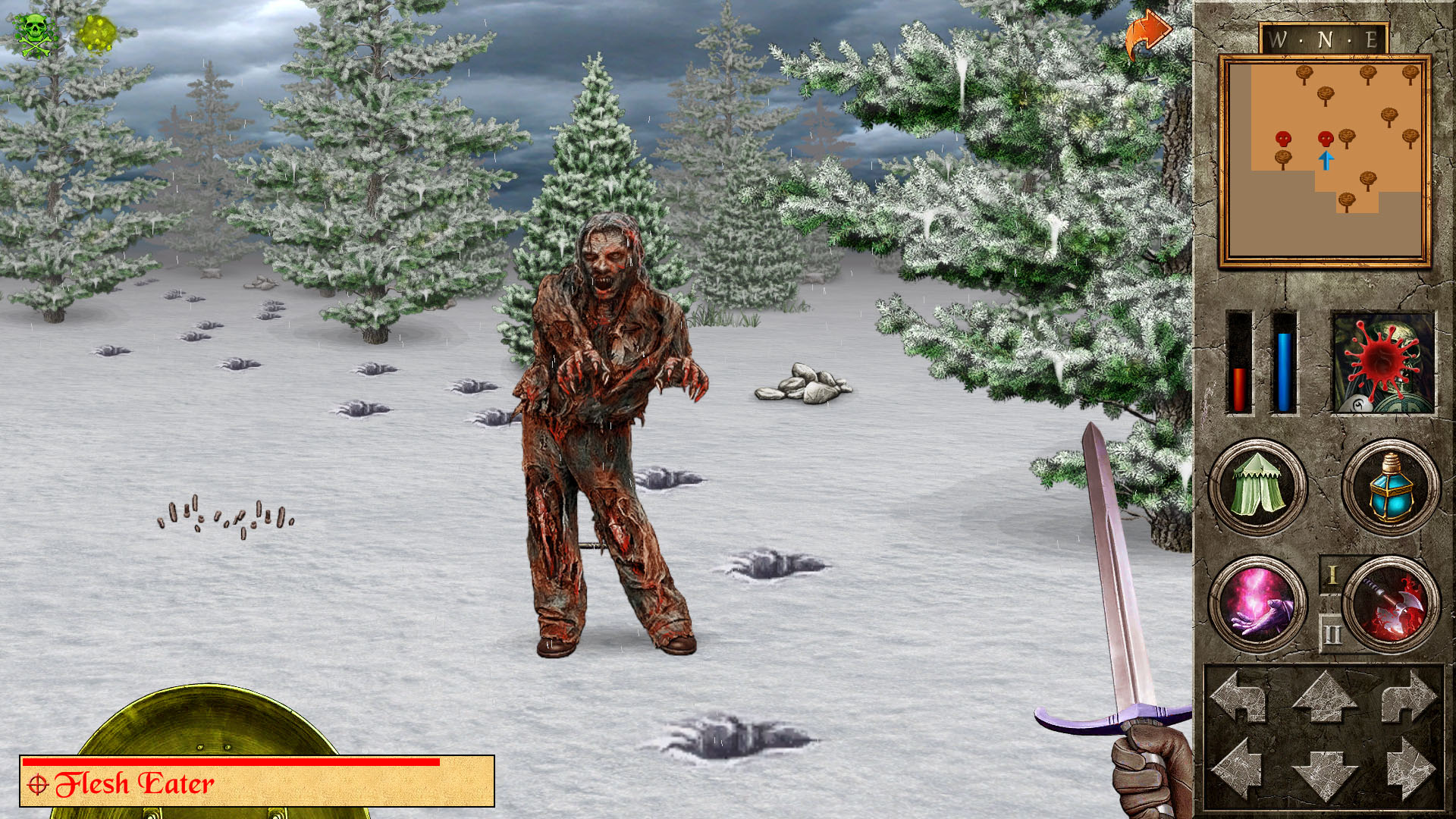
Task: Inspect the green skull poison status icon
Action: tap(35, 34)
